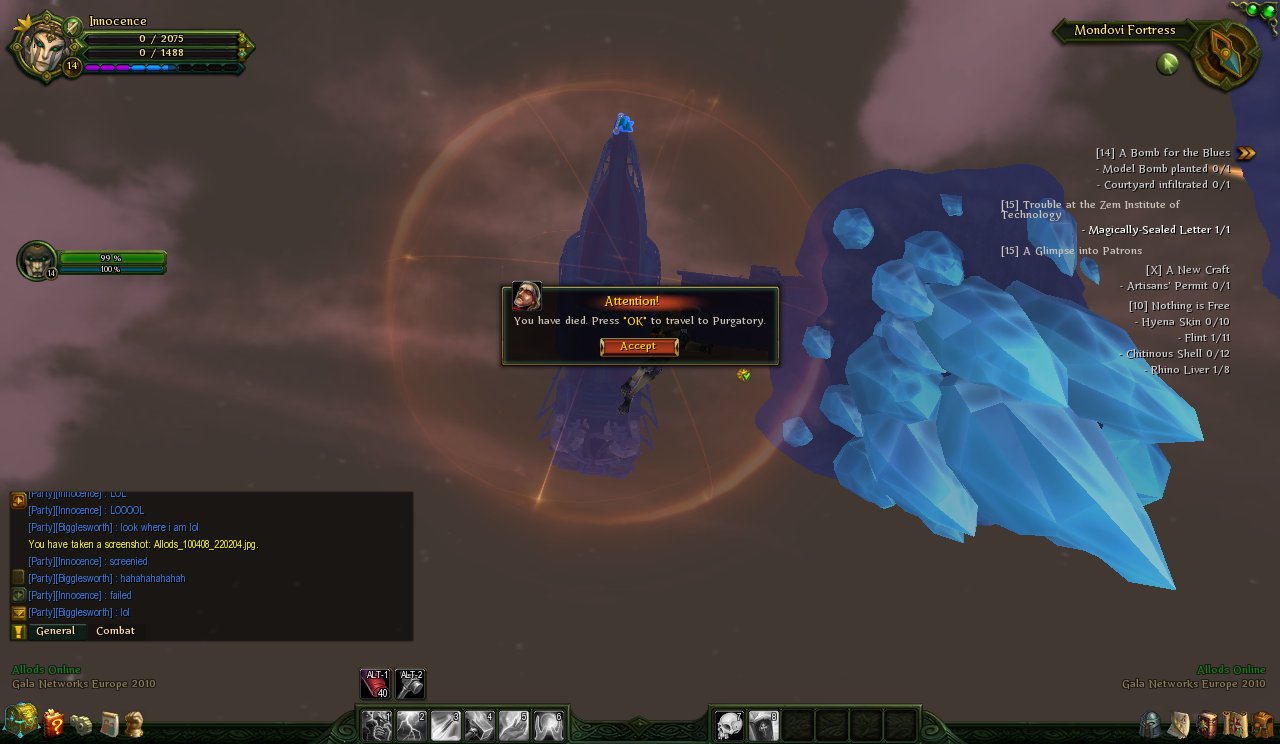Open the world map scroll icon
The width and height of the screenshot is (1280, 744).
[x=1180, y=725]
